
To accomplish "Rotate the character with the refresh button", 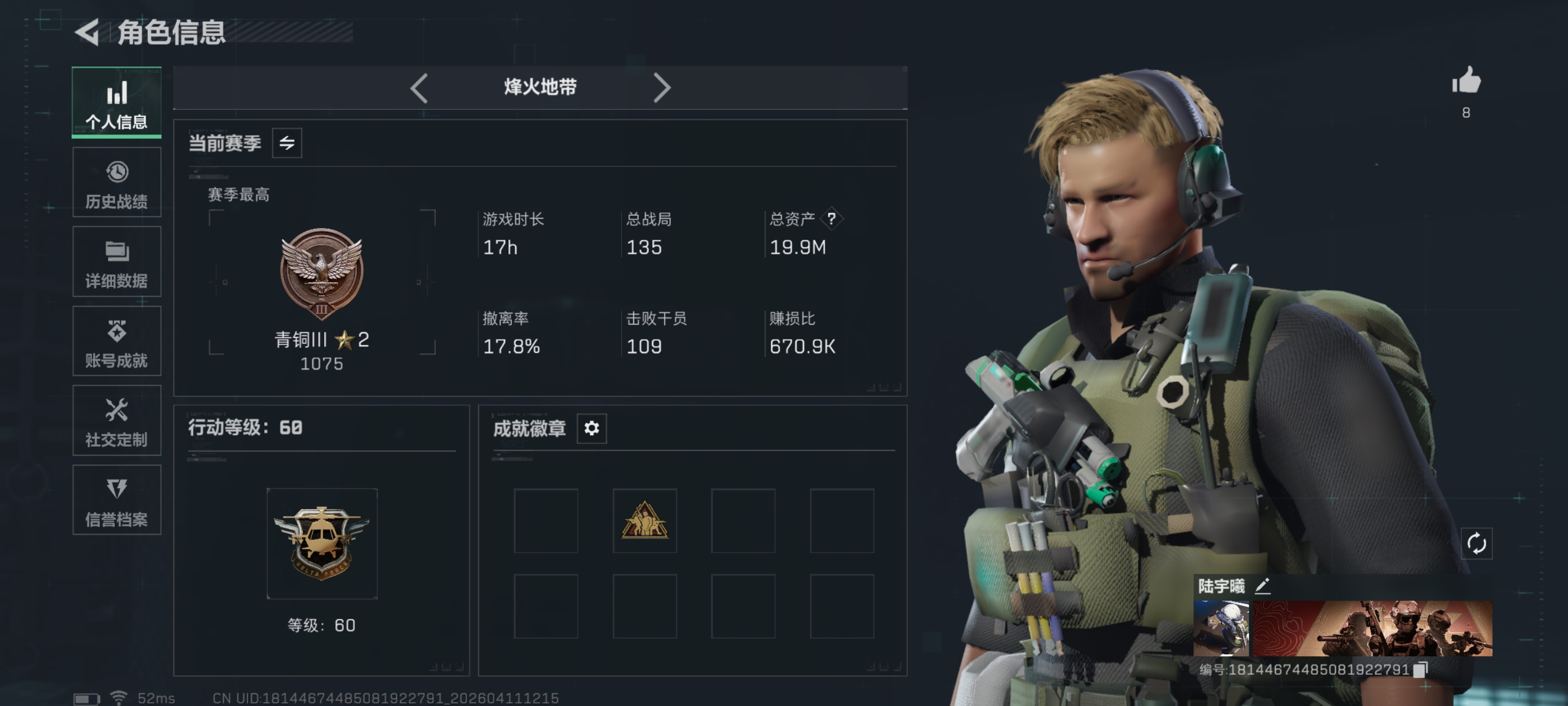I will point(1476,544).
